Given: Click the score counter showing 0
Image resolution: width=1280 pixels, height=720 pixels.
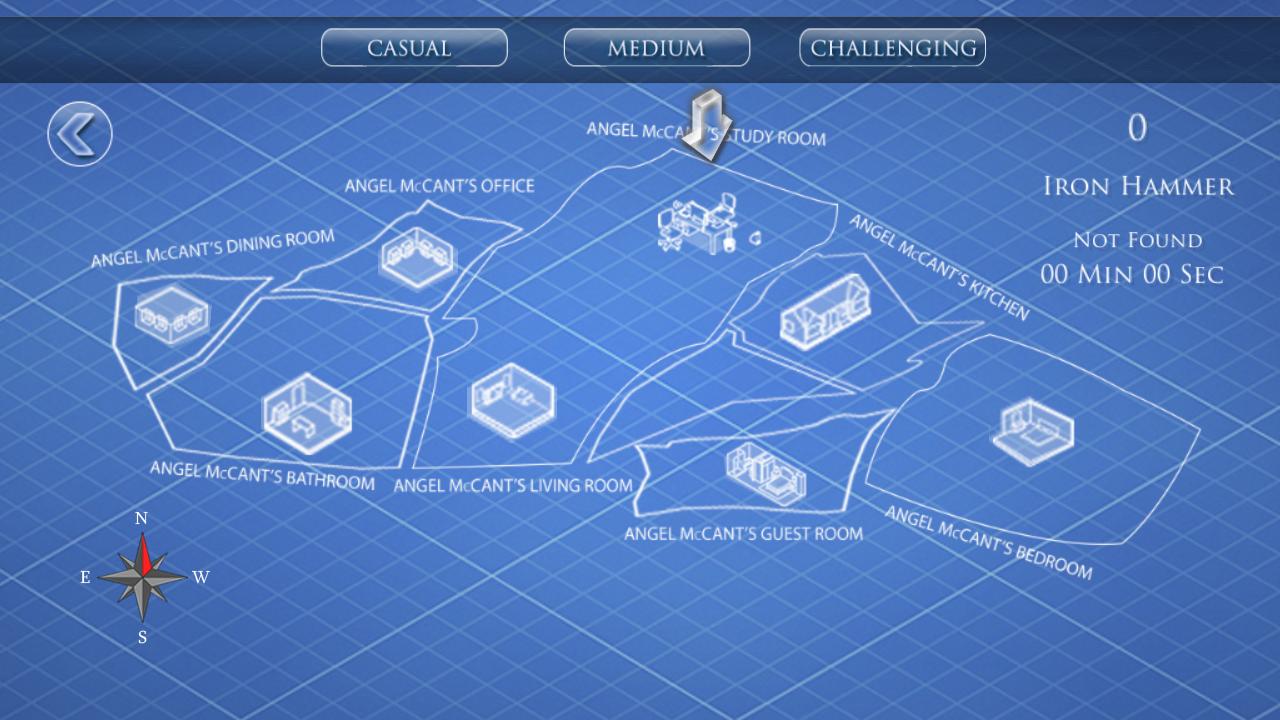Looking at the screenshot, I should click(1136, 126).
